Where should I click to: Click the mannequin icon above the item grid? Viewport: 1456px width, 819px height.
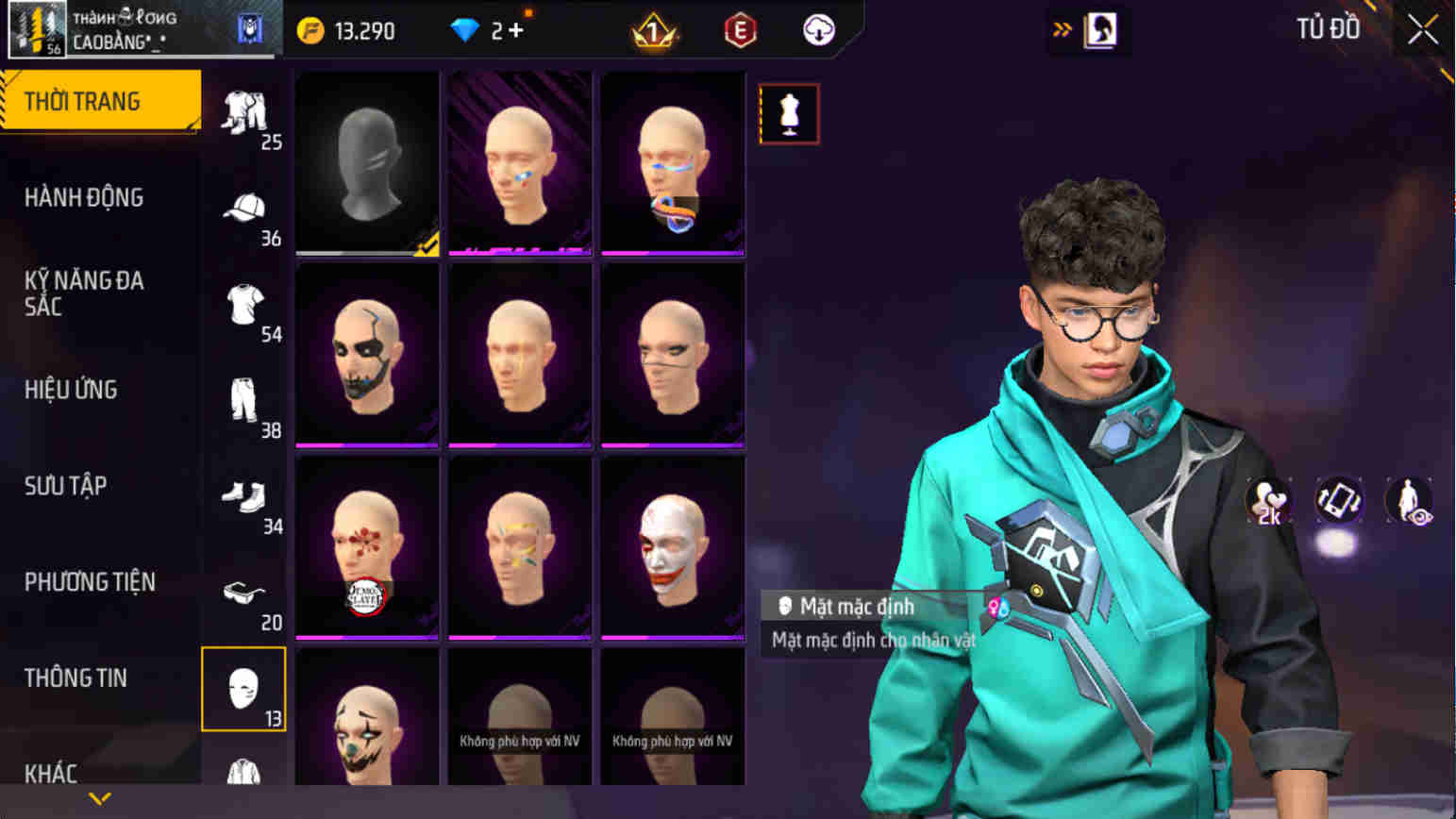click(x=788, y=111)
